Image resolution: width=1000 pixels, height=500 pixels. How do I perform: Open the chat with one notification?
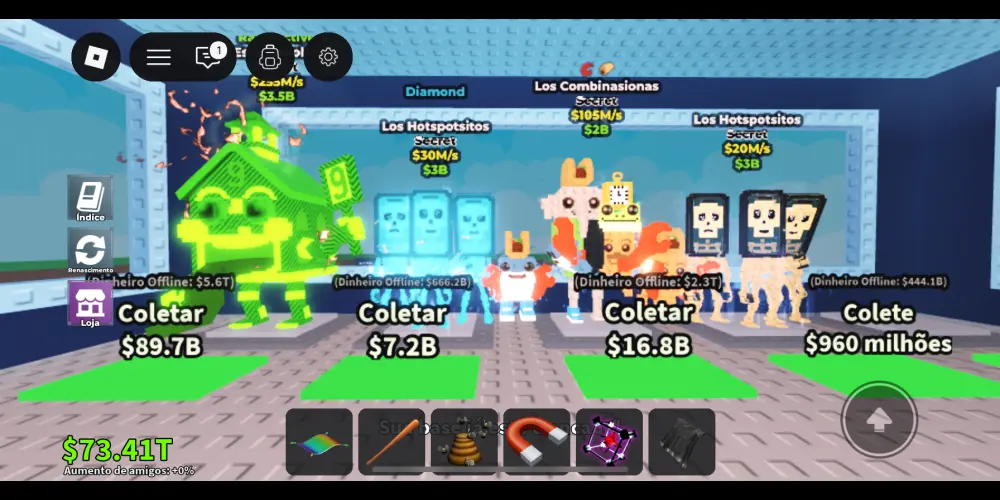[x=209, y=57]
